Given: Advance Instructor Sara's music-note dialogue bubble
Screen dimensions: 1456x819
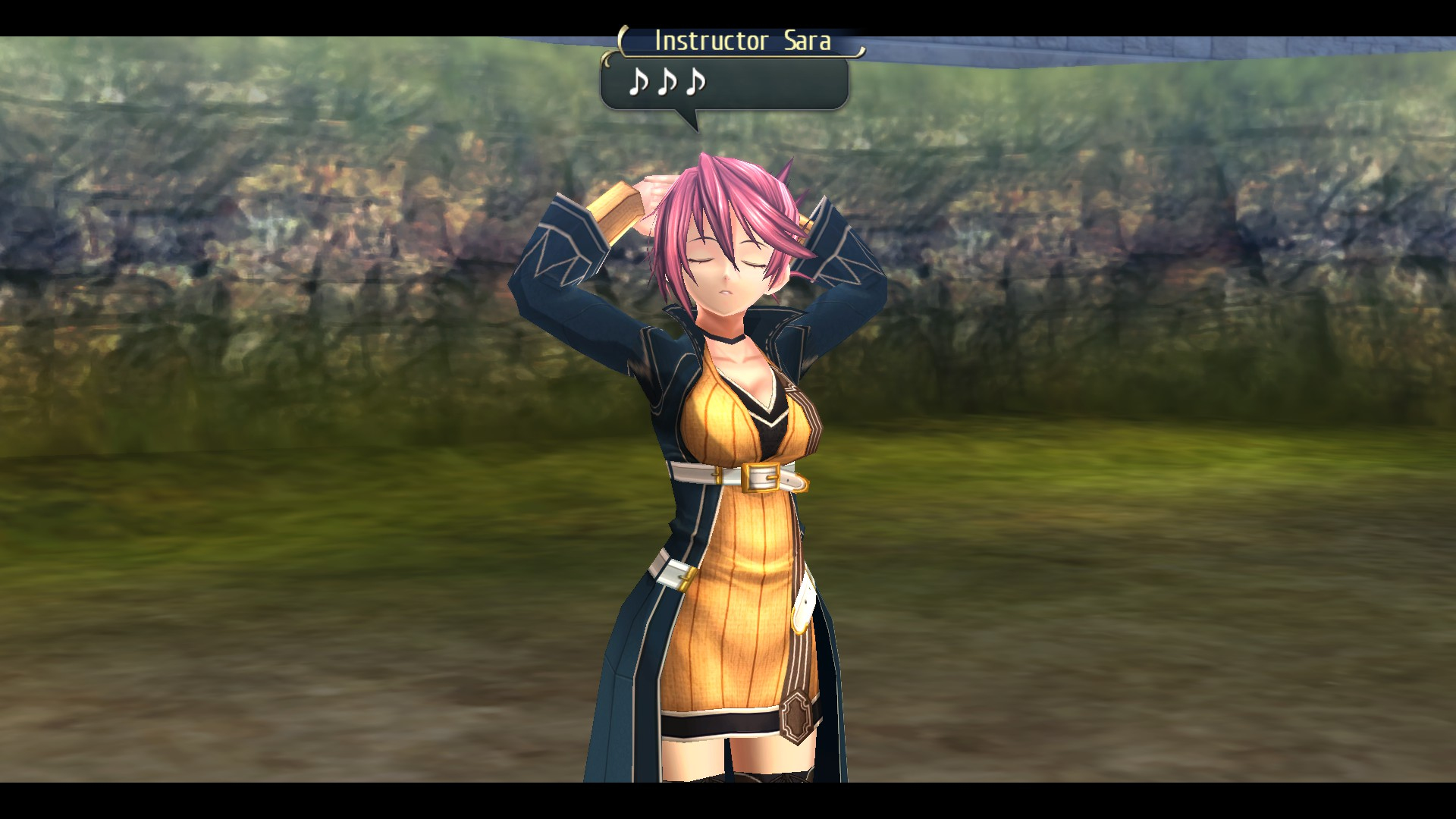Looking at the screenshot, I should [x=724, y=83].
